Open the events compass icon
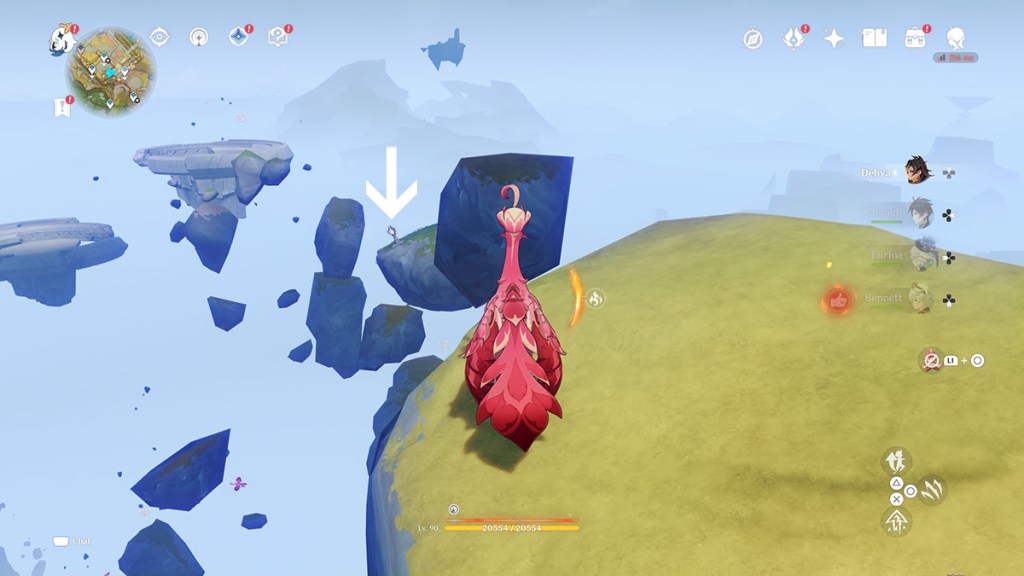 coord(753,39)
